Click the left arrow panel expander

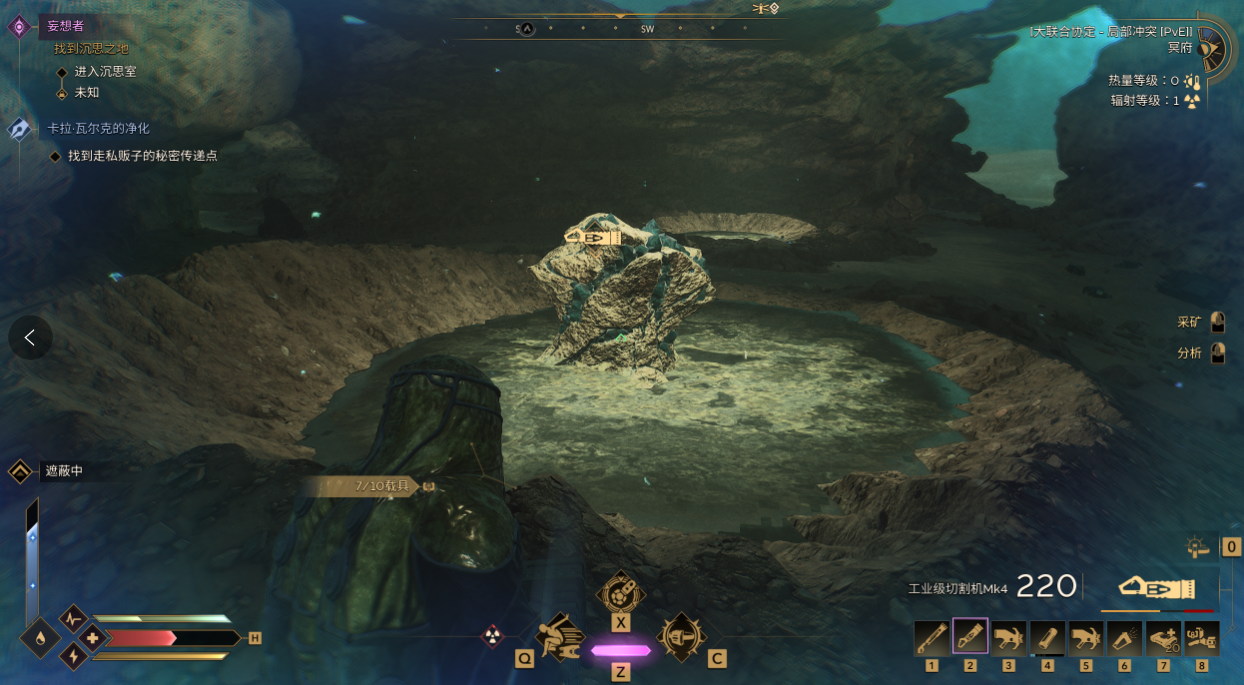click(x=30, y=338)
